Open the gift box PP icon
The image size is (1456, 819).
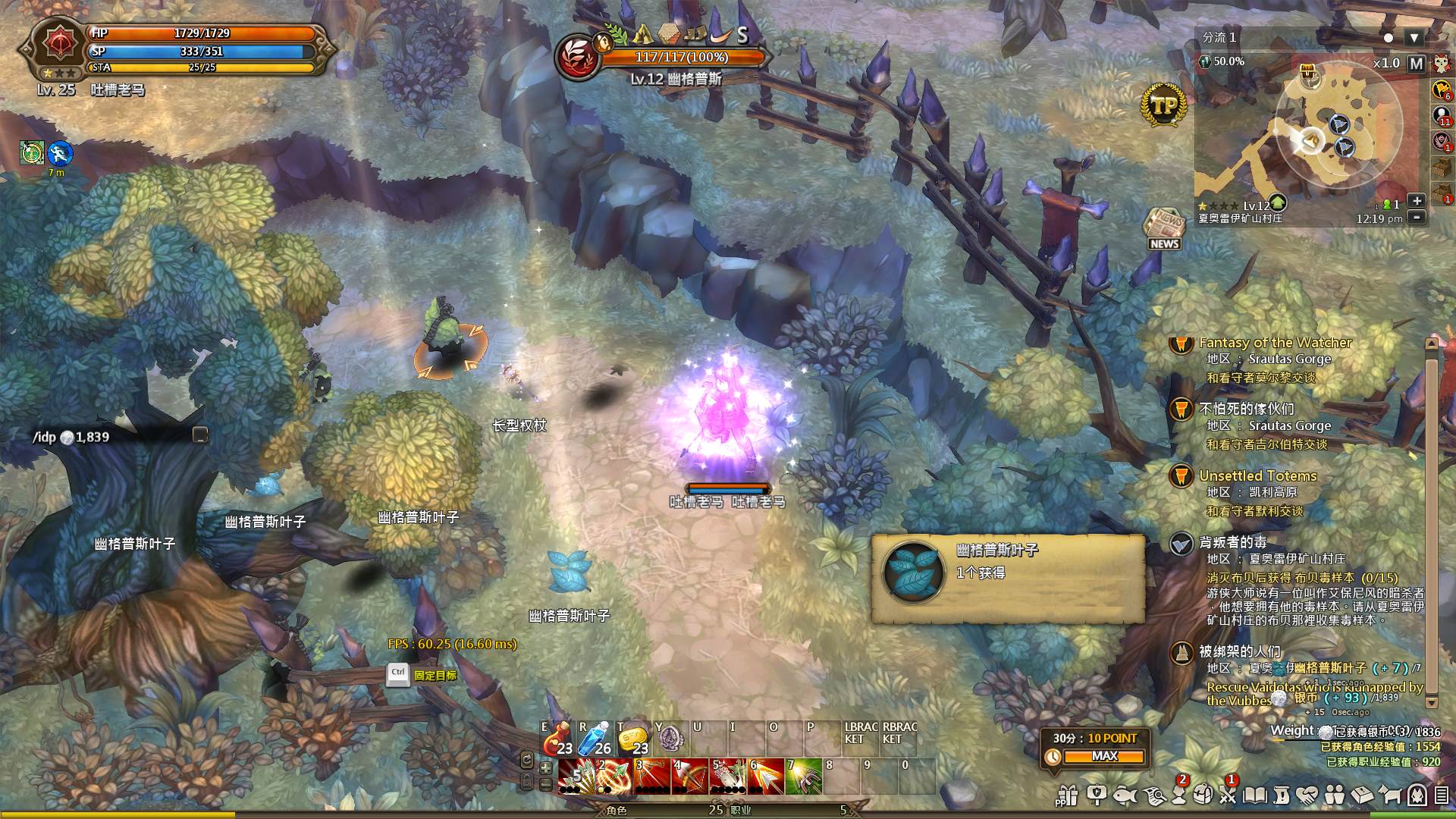coord(1067,795)
